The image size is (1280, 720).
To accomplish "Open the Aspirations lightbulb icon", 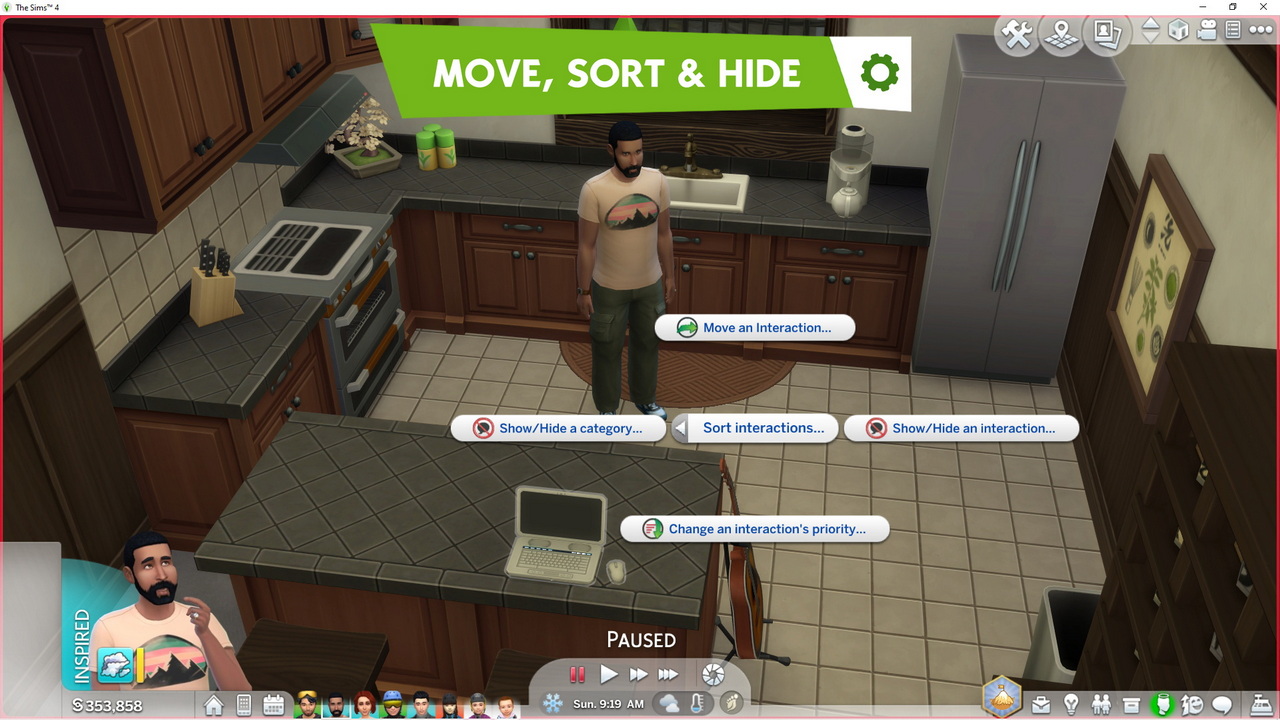I will (x=1072, y=706).
